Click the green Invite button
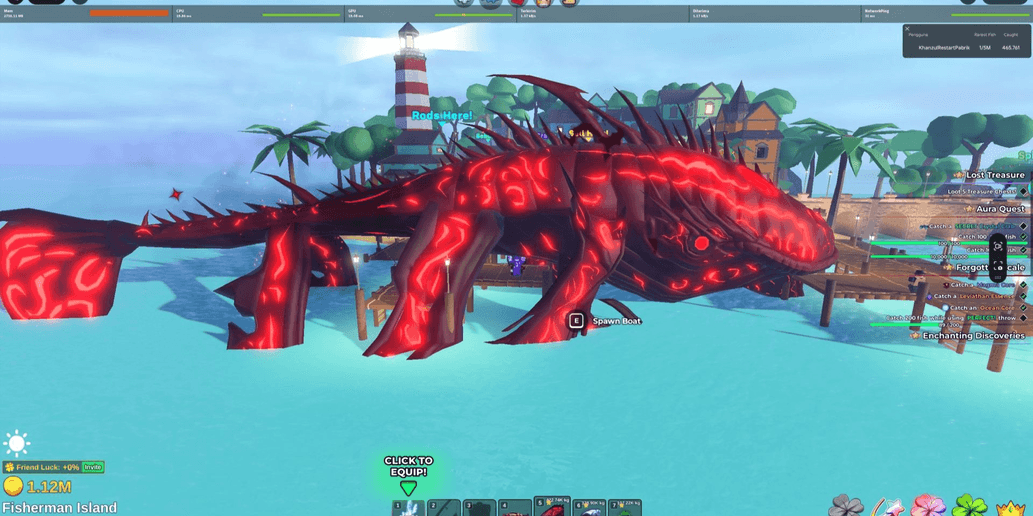The width and height of the screenshot is (1033, 516). [93, 467]
